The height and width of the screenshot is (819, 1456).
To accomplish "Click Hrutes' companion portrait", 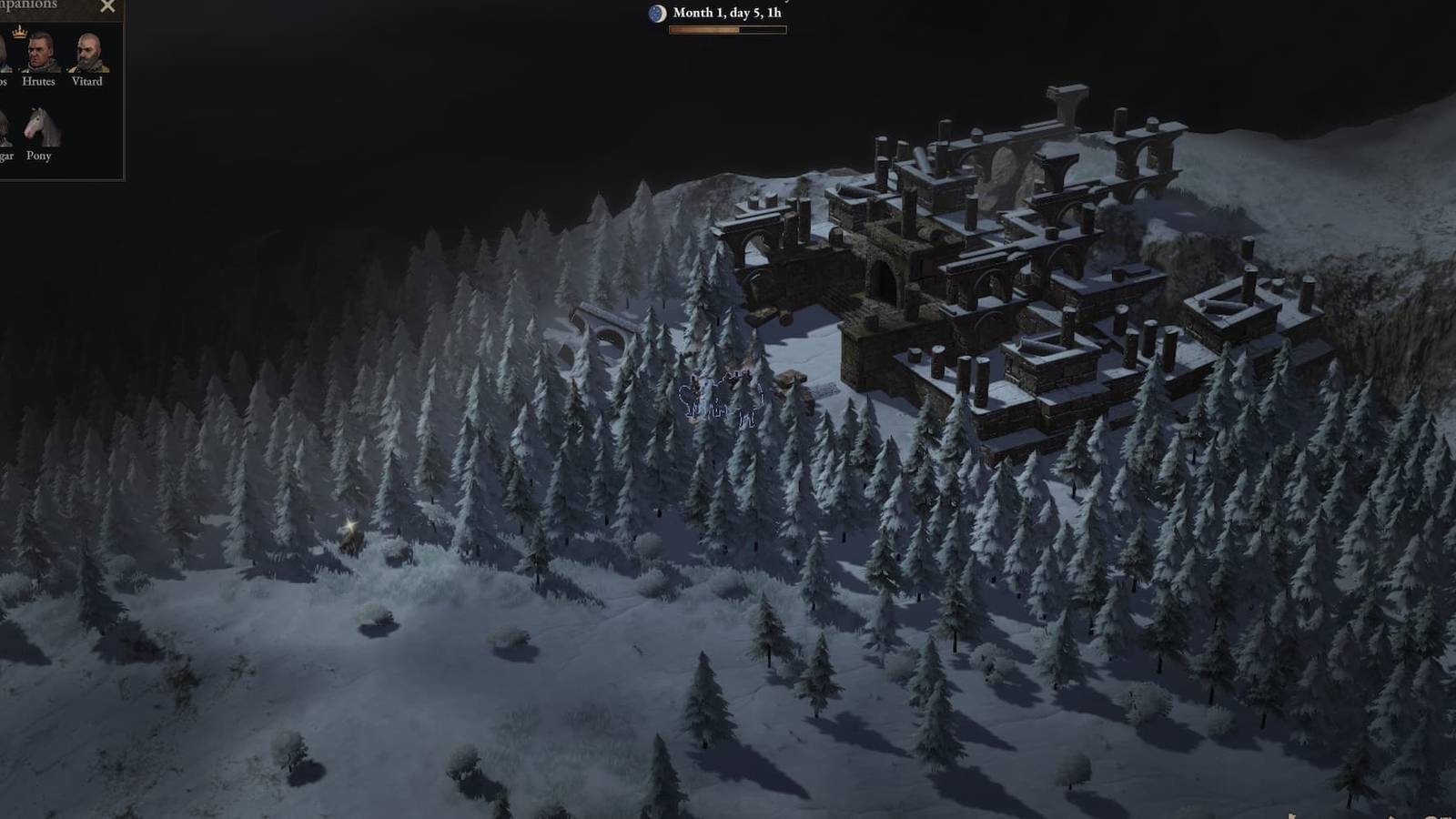I will pyautogui.click(x=38, y=53).
